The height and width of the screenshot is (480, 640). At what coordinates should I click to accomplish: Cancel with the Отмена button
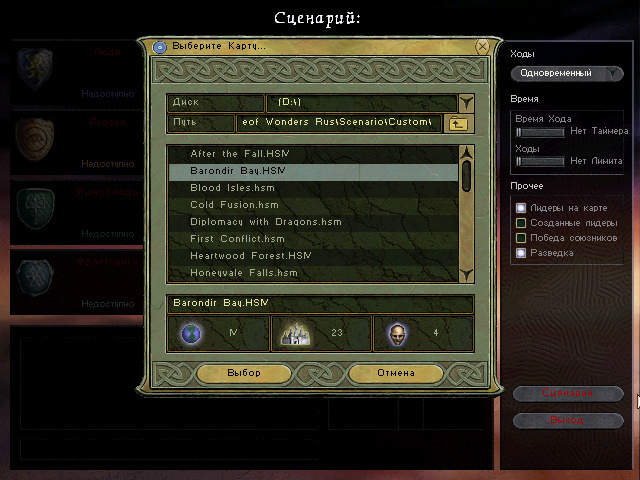(395, 373)
